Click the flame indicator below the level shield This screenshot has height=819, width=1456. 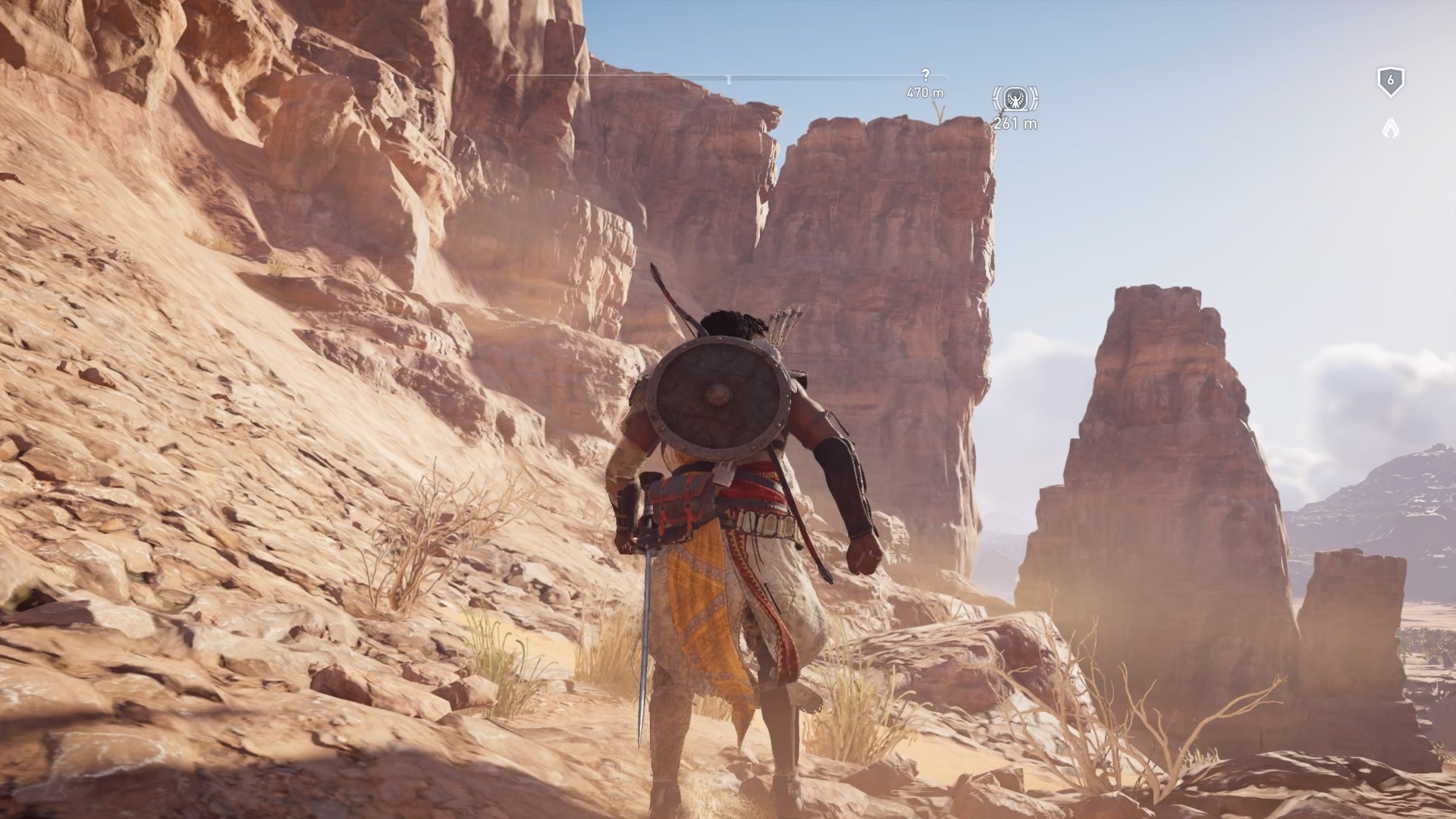point(1392,127)
